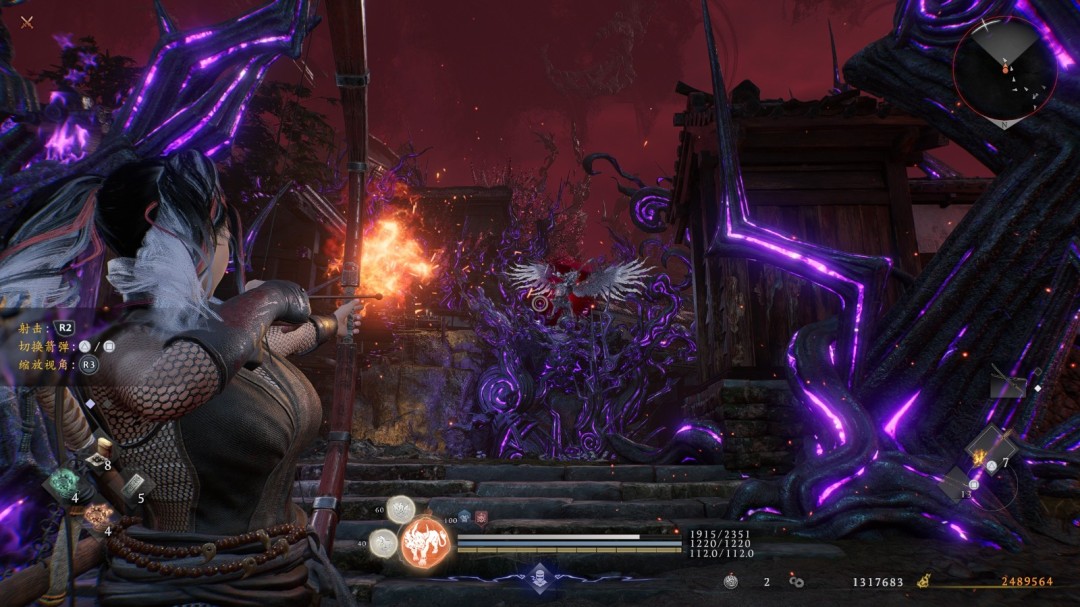Activate the orange tiger guardian spirit emblem
Image resolution: width=1080 pixels, height=607 pixels.
tap(427, 544)
